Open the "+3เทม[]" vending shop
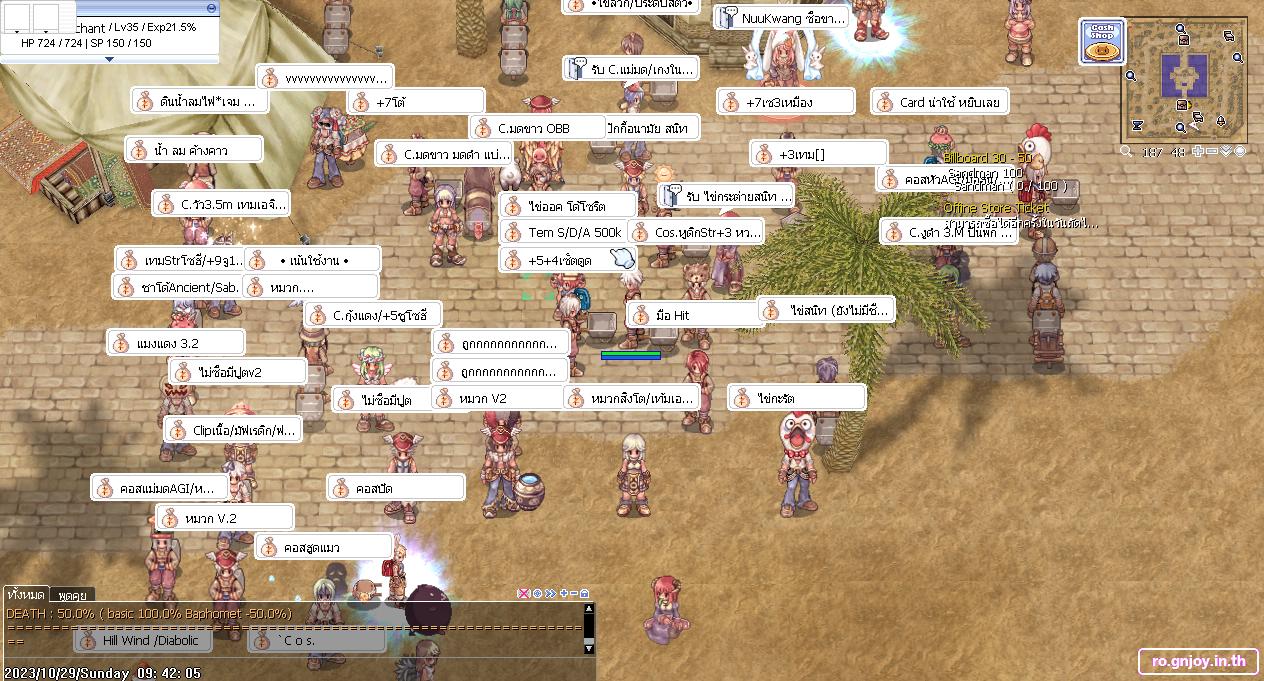 (x=818, y=154)
